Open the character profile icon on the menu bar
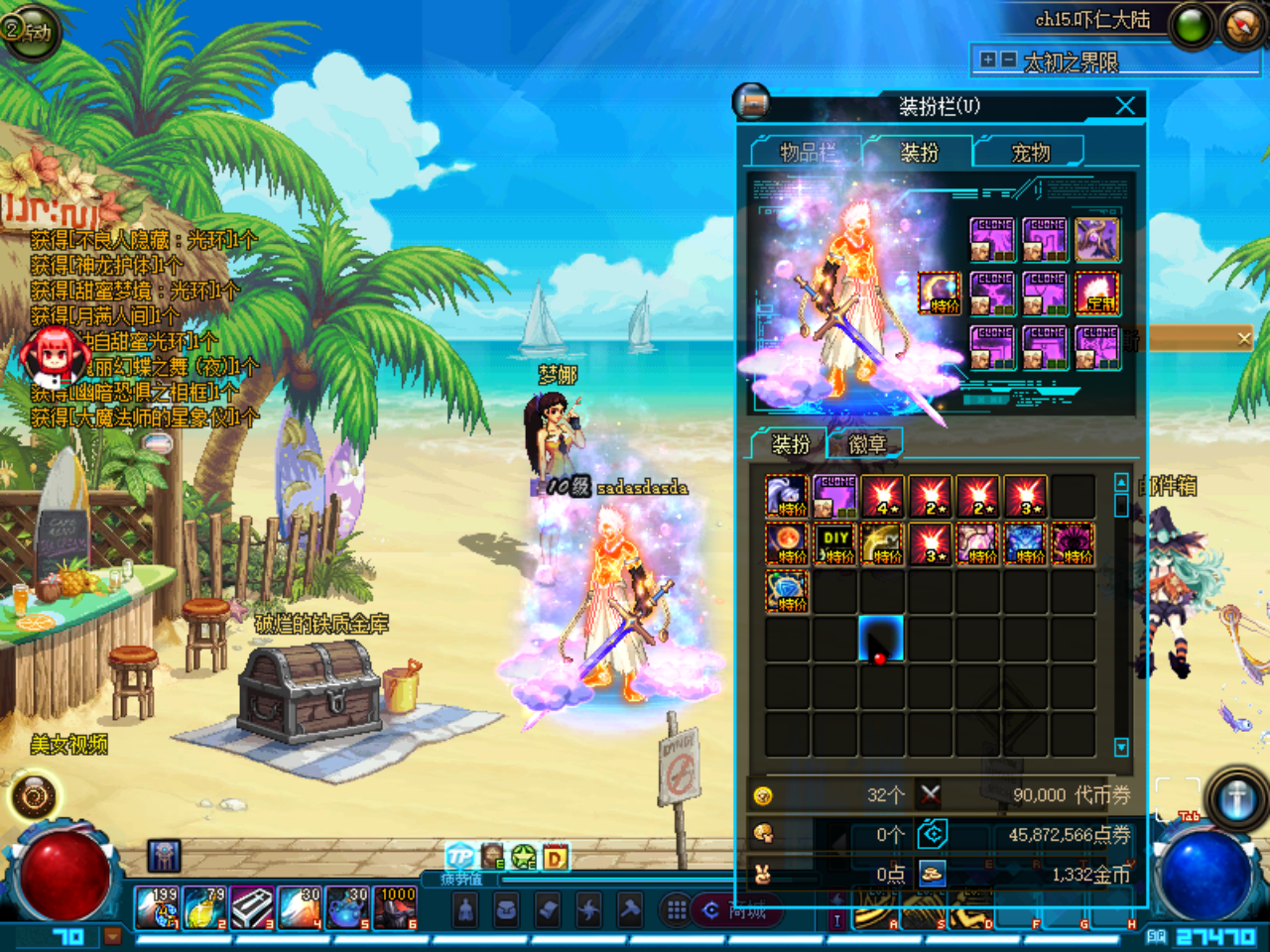1270x952 pixels. click(465, 910)
